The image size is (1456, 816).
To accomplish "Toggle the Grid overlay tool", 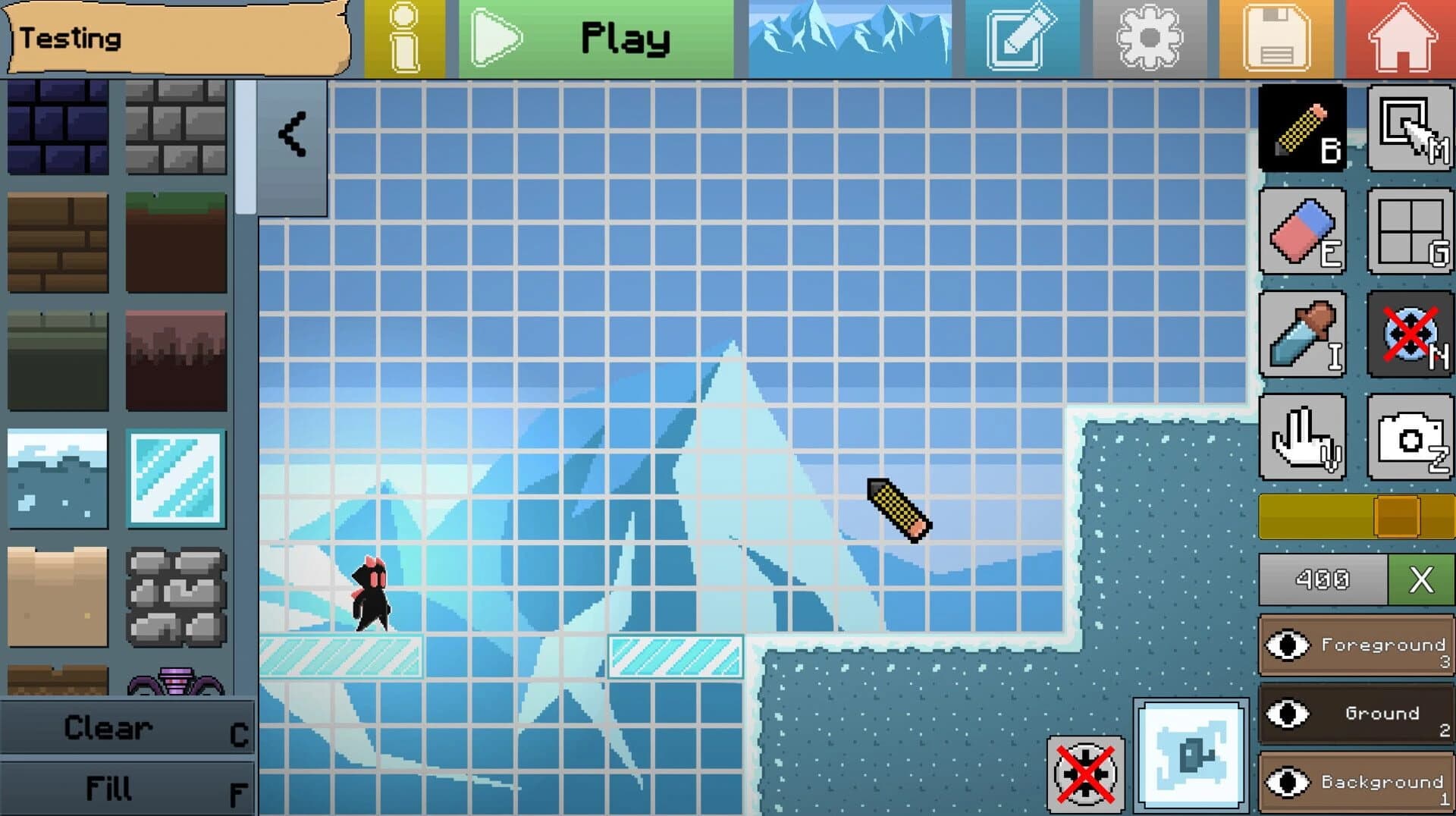I will 1409,231.
